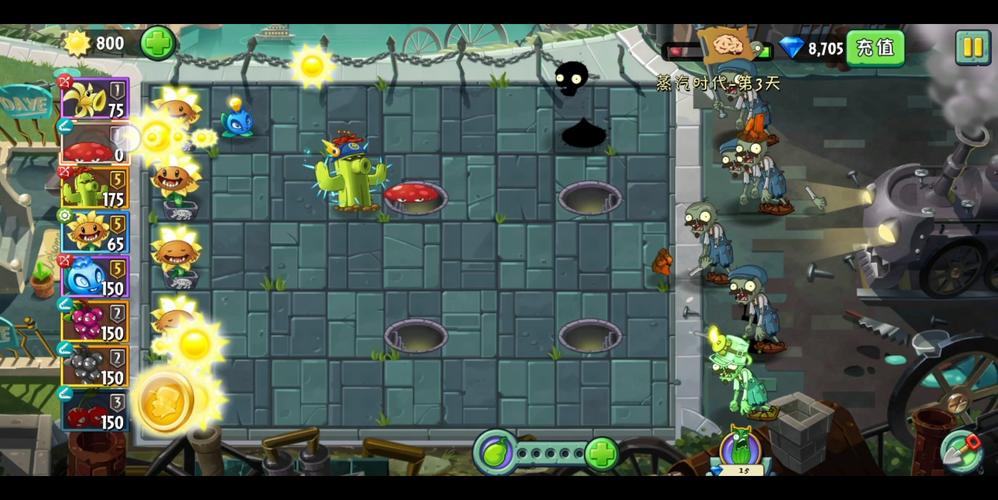Activate the plant food leaf icon

pyautogui.click(x=493, y=452)
